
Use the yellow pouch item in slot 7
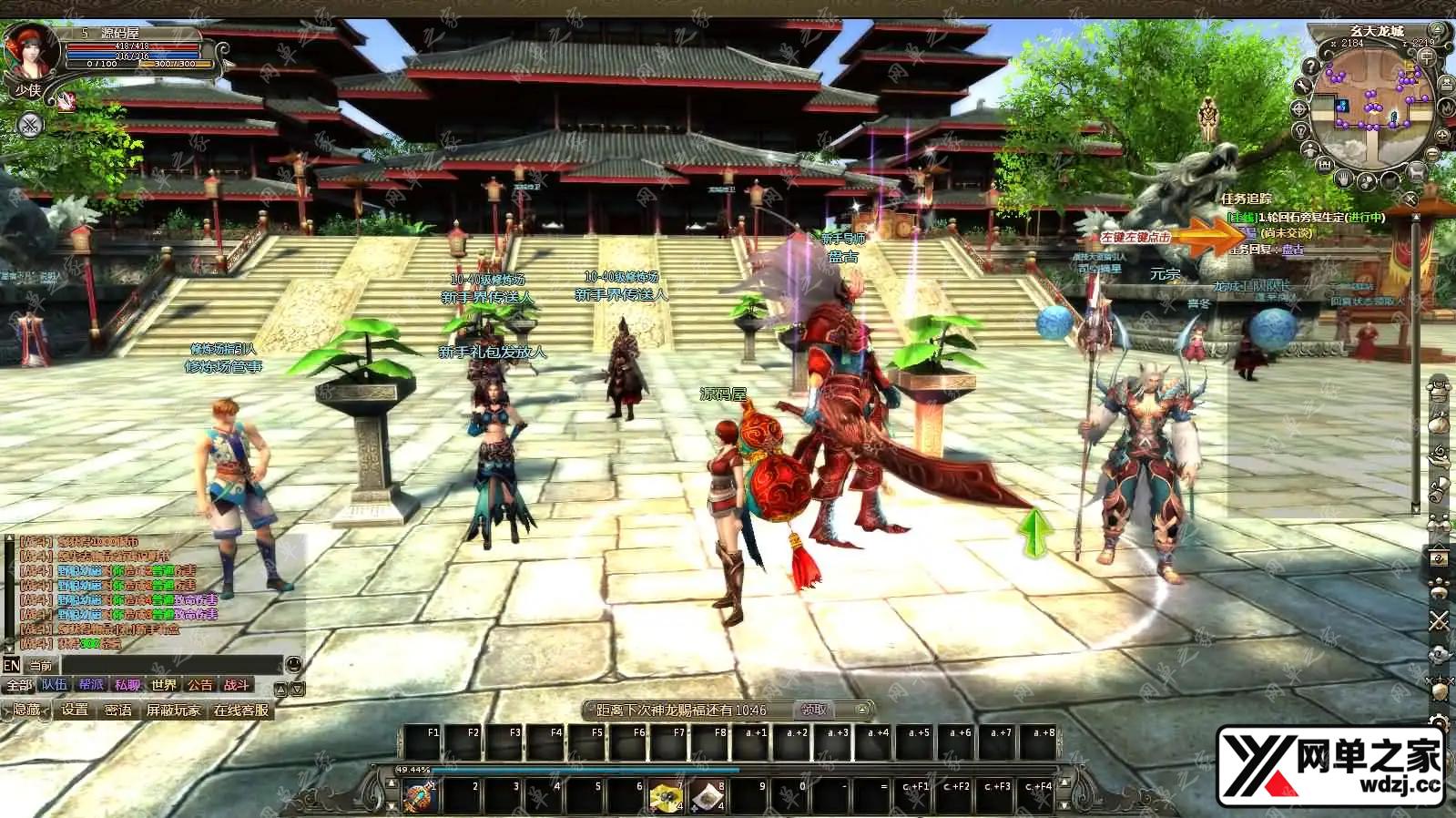(666, 797)
